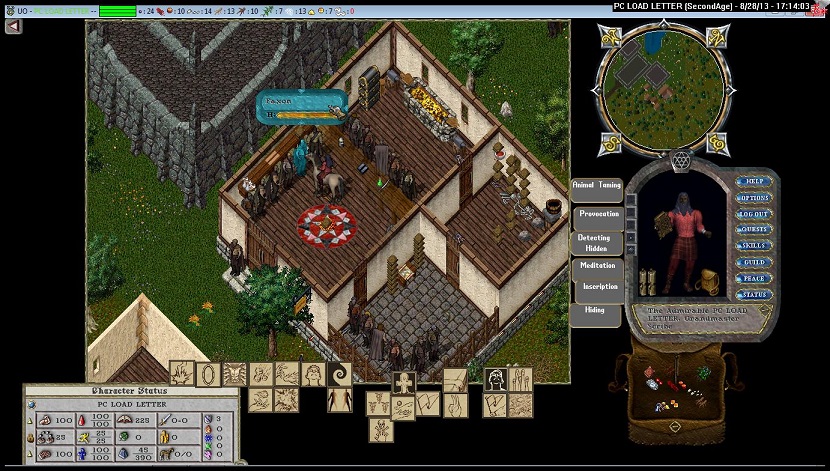Use the Detecting Hidden skill
830x471 pixels.
coord(594,243)
